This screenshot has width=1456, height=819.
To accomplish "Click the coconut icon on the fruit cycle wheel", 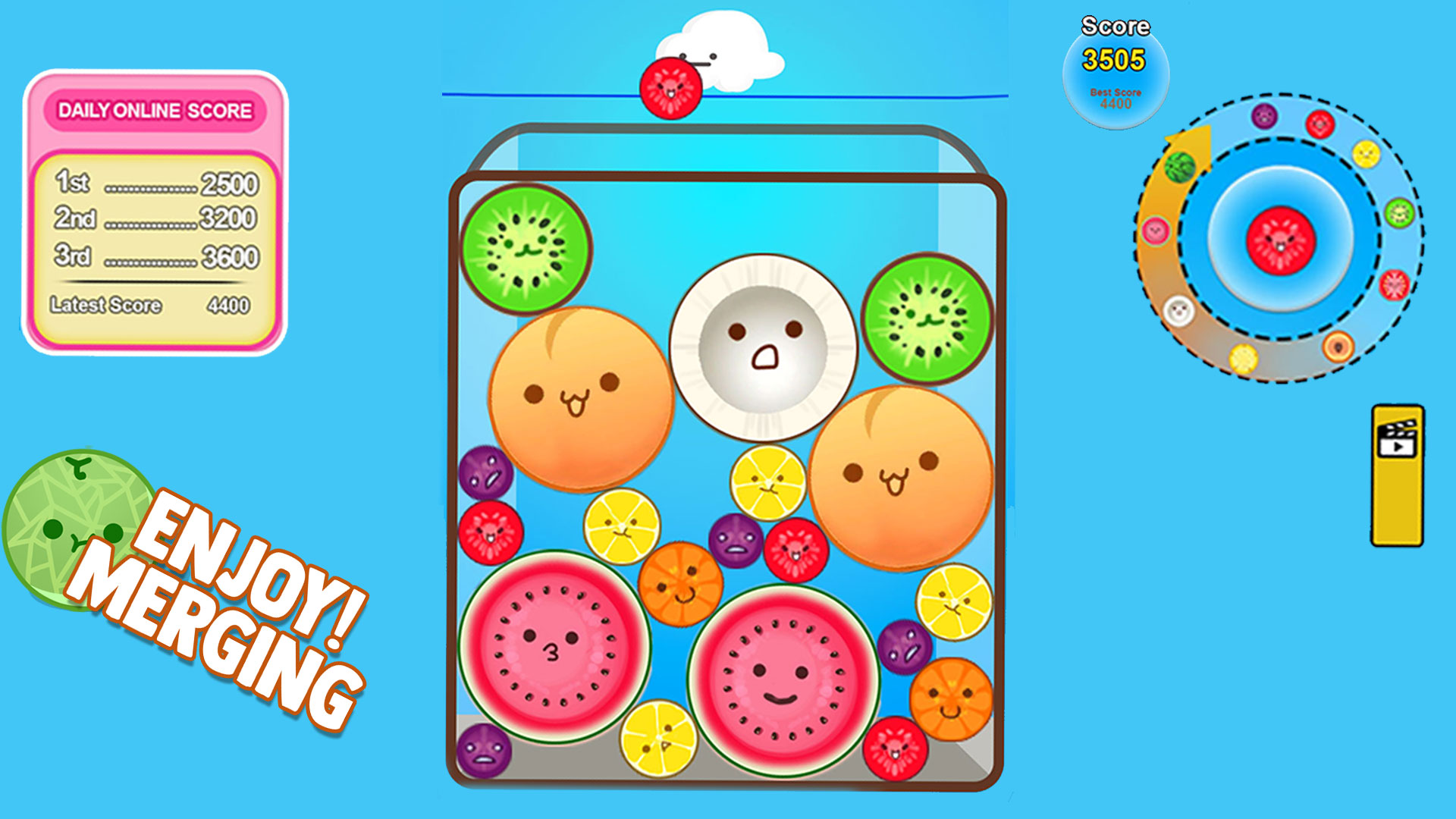I will (x=1177, y=310).
